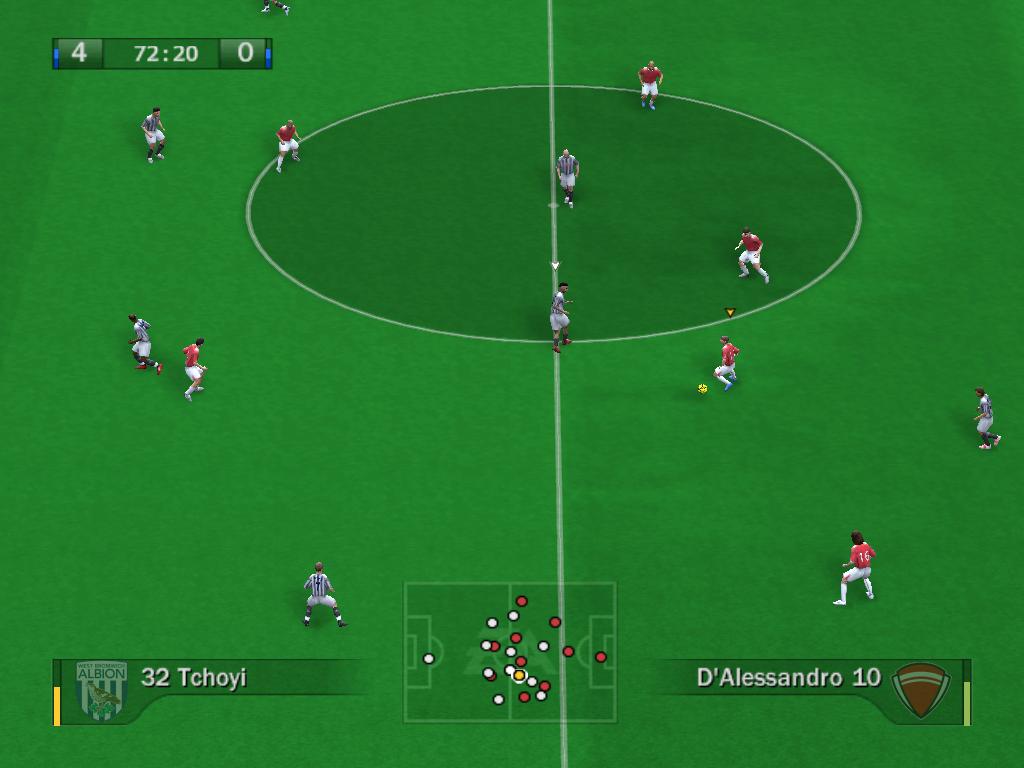
Task: Click the pitch radar minimap
Action: coord(510,652)
